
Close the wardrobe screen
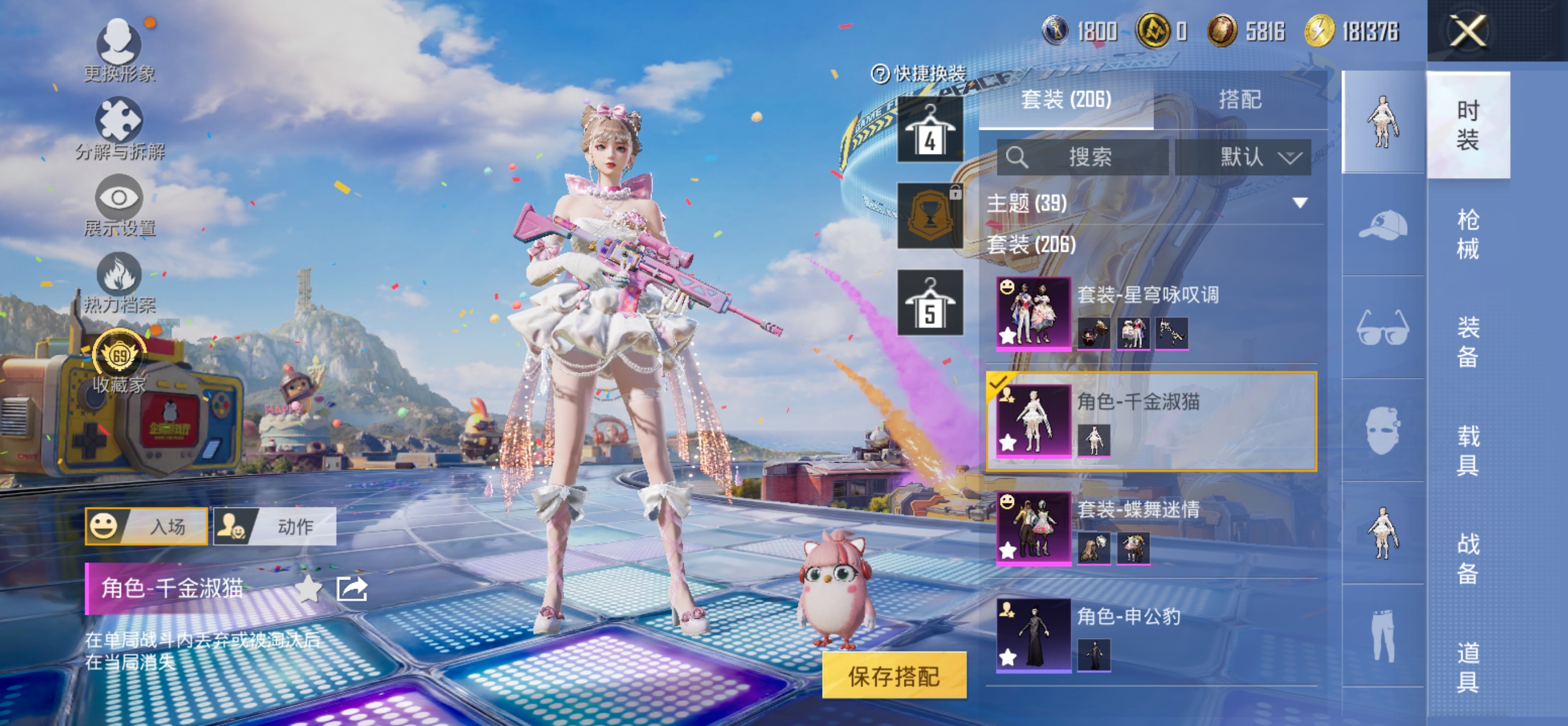[1468, 31]
